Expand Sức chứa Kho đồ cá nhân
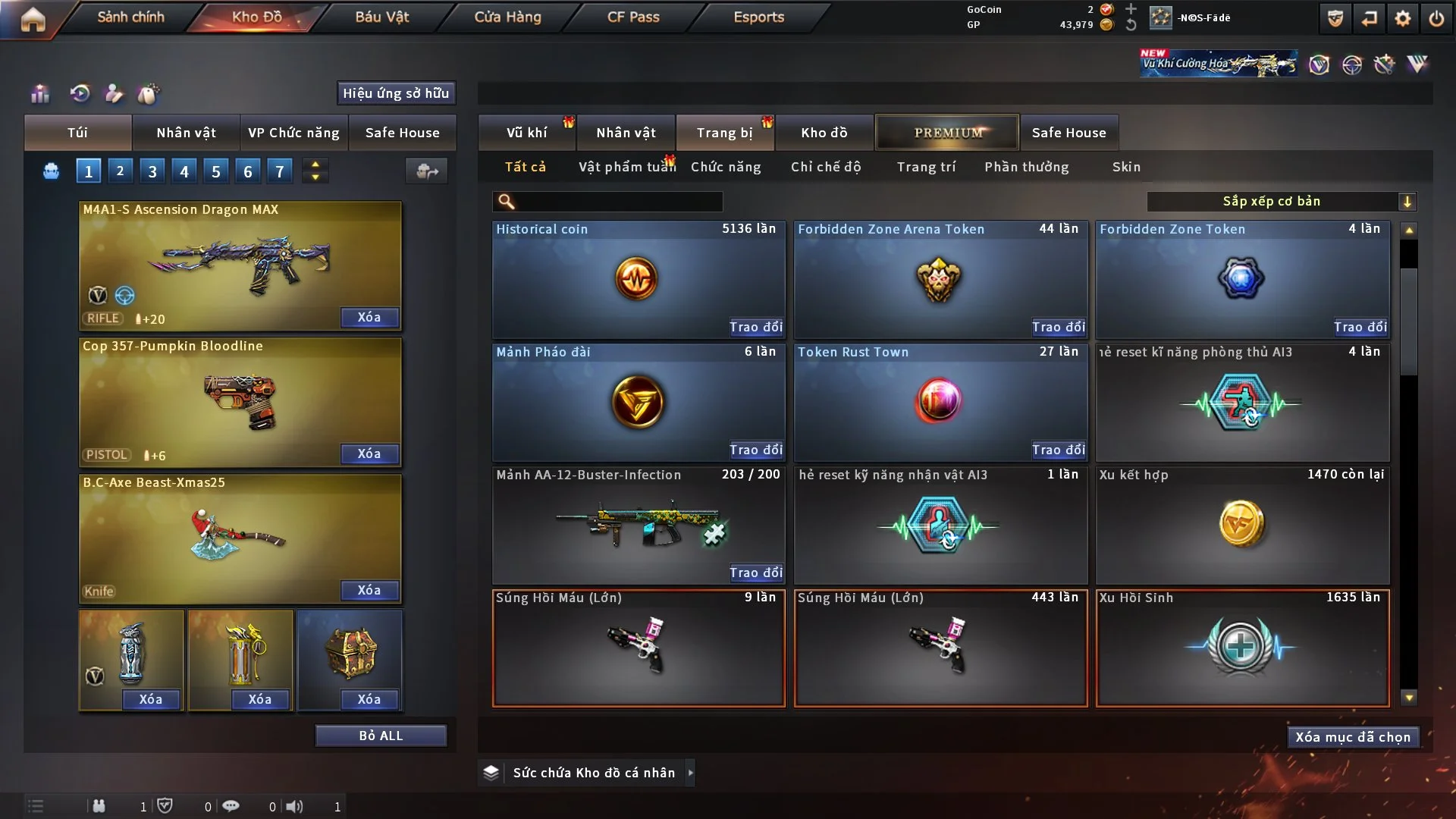 click(x=690, y=773)
